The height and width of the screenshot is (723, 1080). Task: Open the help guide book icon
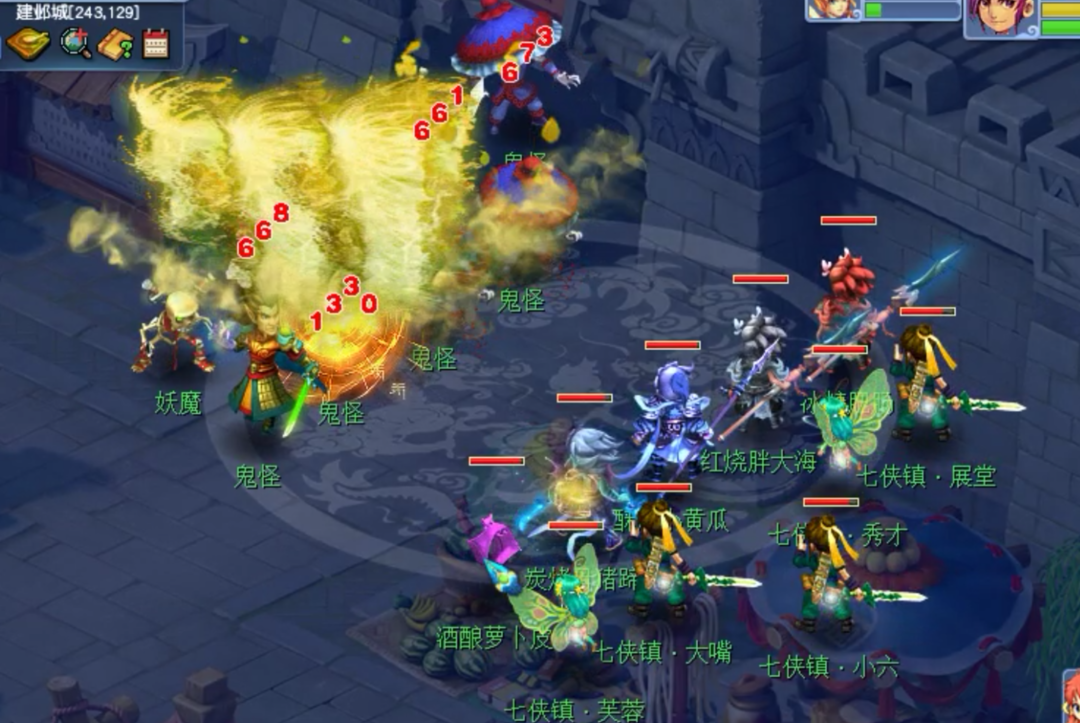coord(116,43)
